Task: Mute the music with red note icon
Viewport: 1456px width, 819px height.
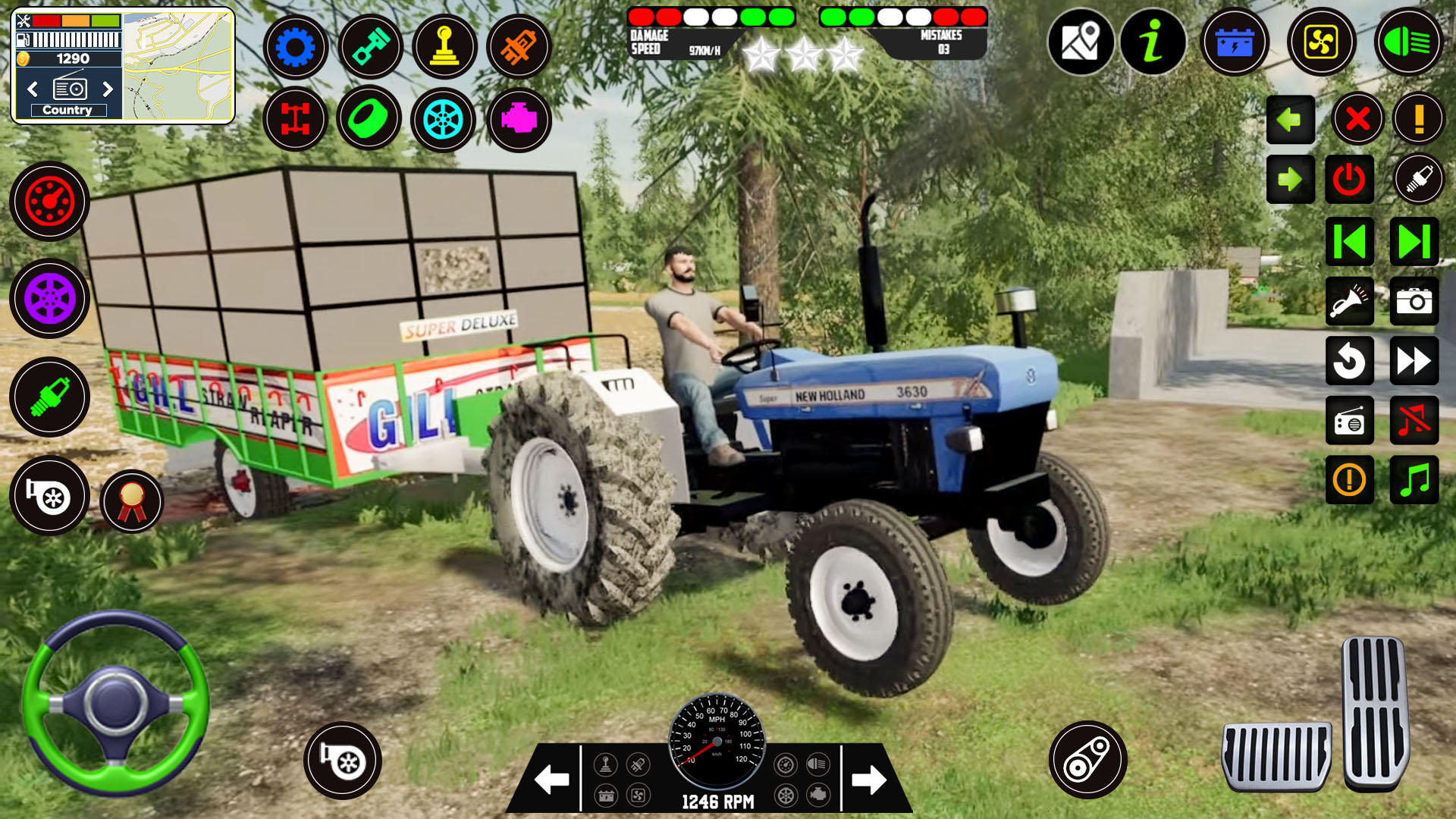Action: point(1414,421)
